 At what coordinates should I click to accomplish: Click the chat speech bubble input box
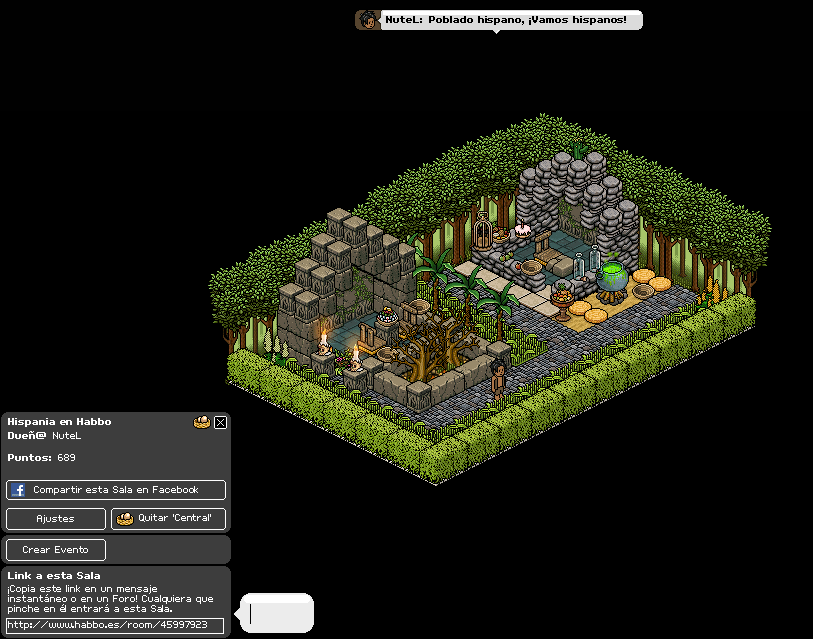coord(277,613)
